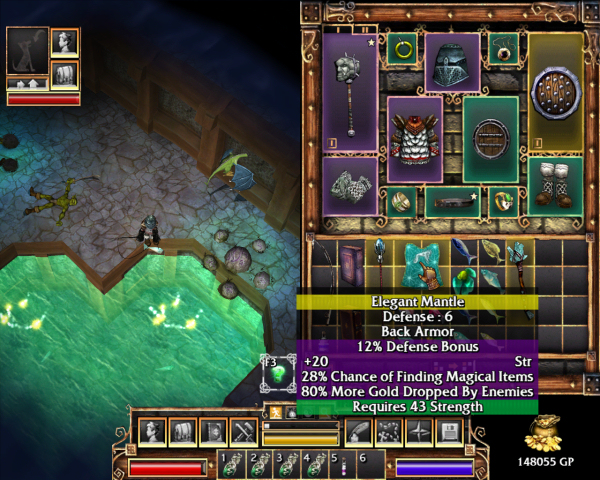Click the equipped iron helmet
This screenshot has width=600, height=480.
point(452,64)
